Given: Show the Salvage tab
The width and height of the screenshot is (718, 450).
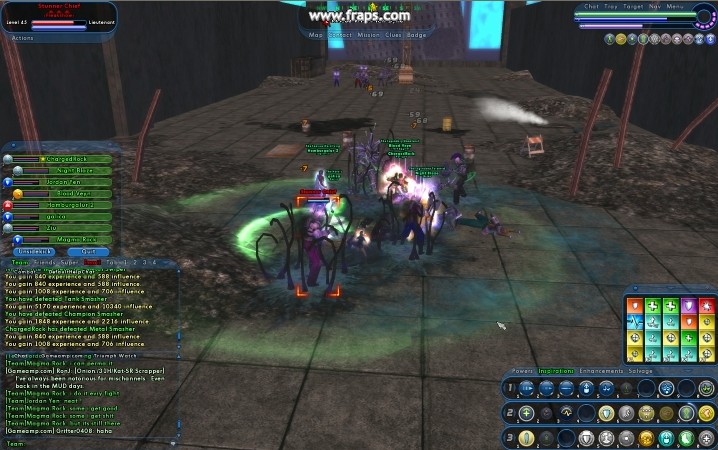Looking at the screenshot, I should click(x=640, y=371).
